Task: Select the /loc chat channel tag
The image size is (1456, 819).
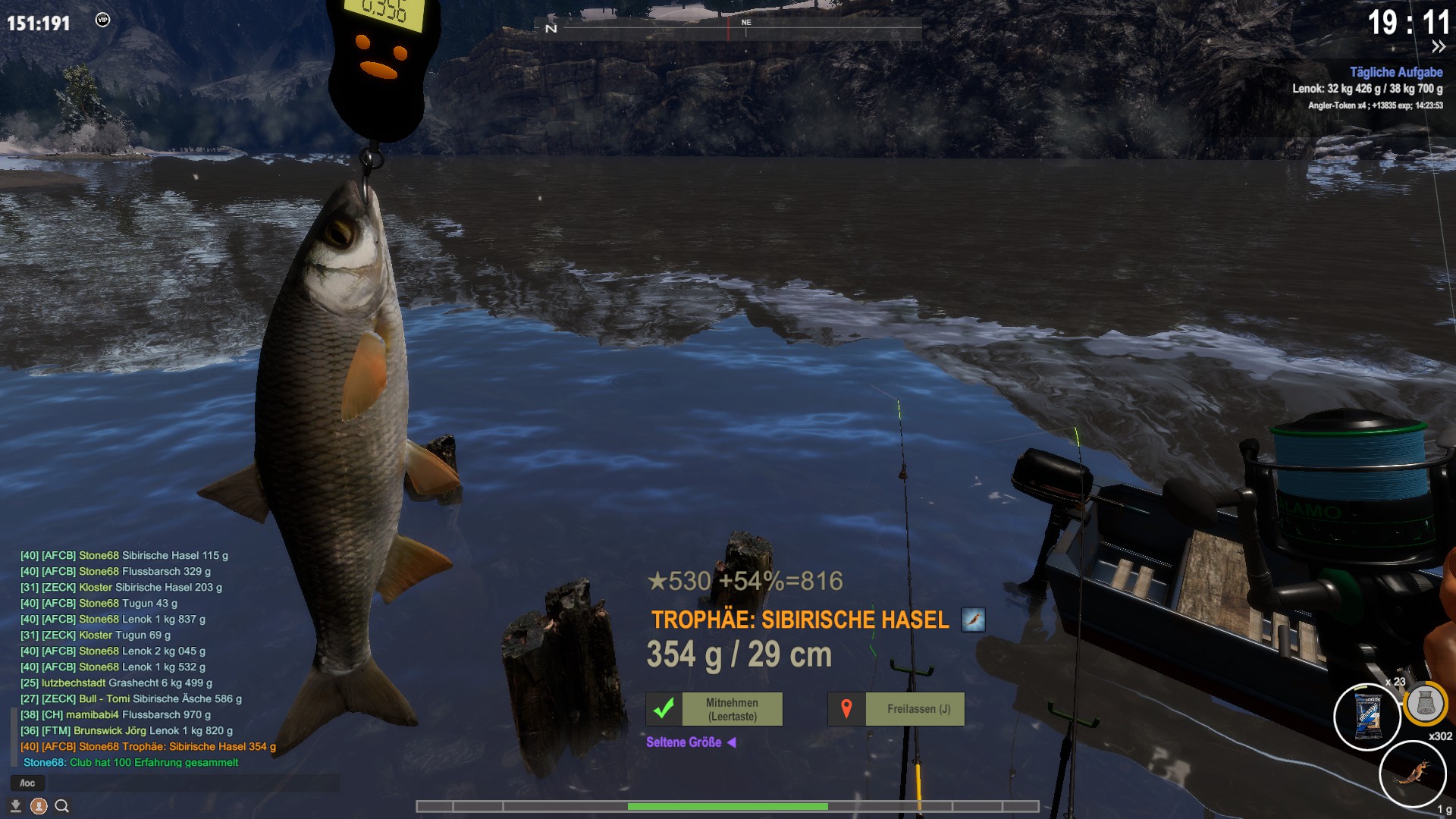Action: pos(27,783)
